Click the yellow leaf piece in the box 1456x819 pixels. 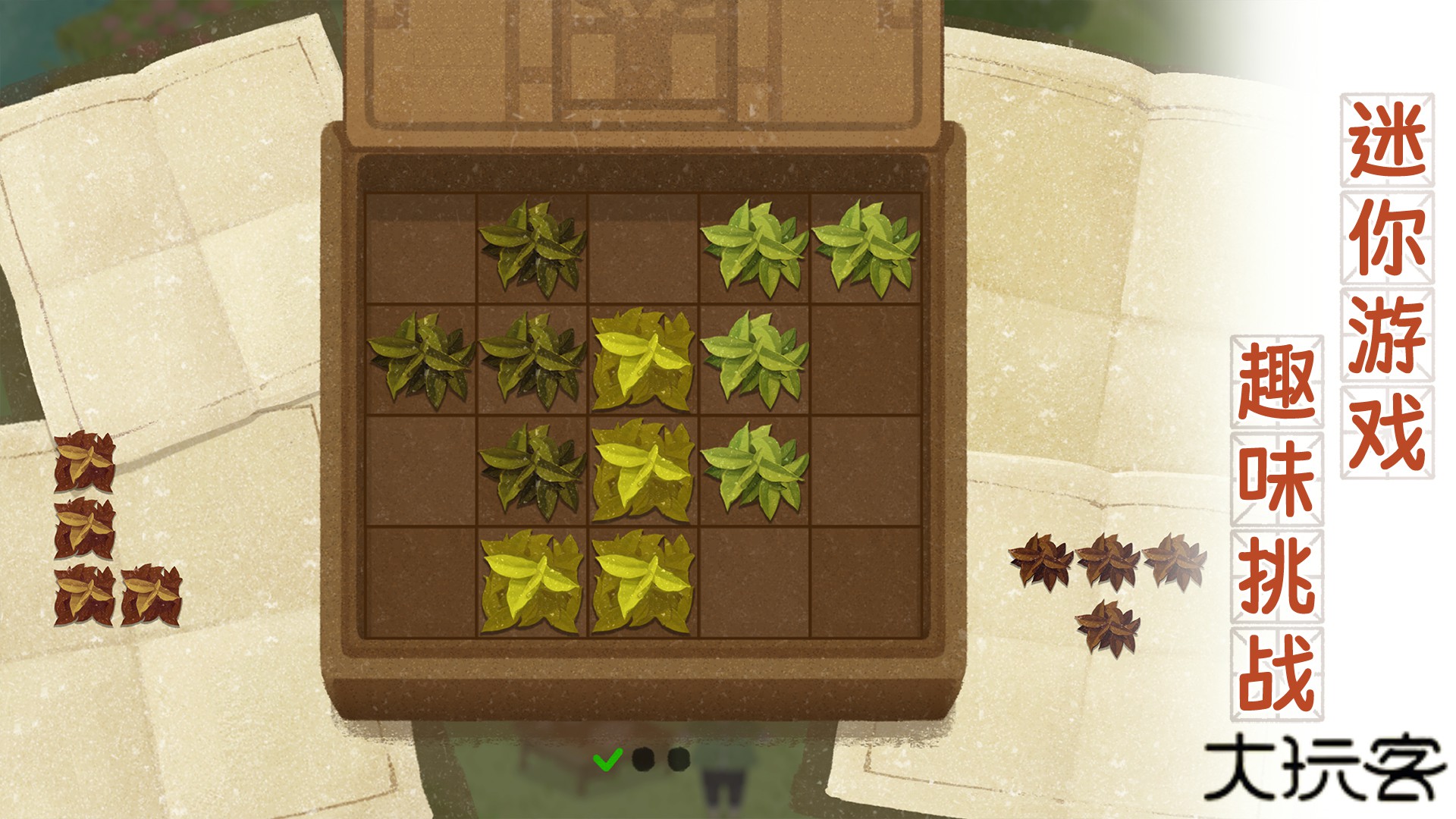[643, 470]
